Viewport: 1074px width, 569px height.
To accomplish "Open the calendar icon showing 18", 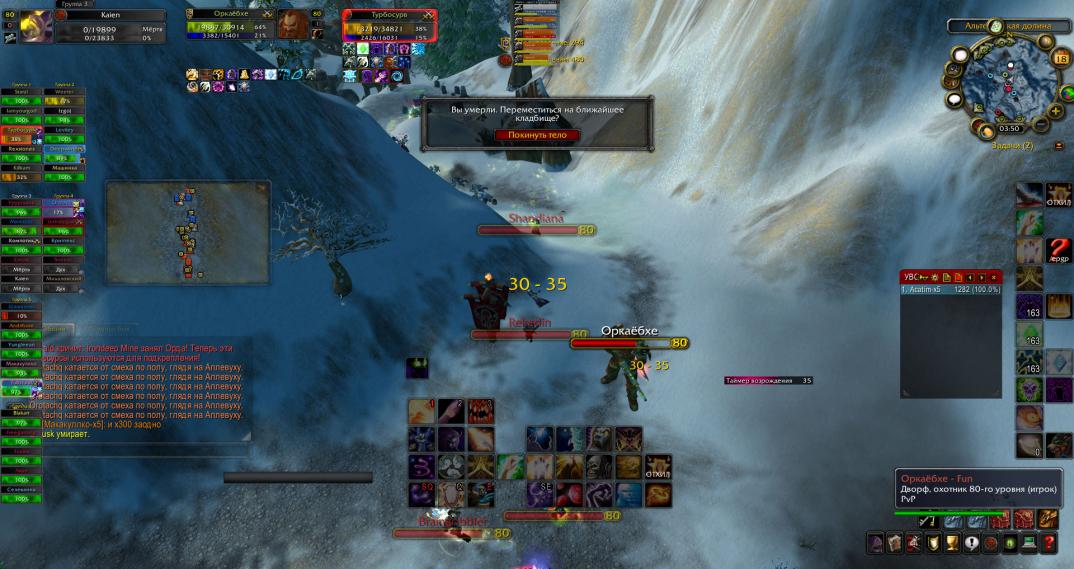I will click(x=1060, y=58).
